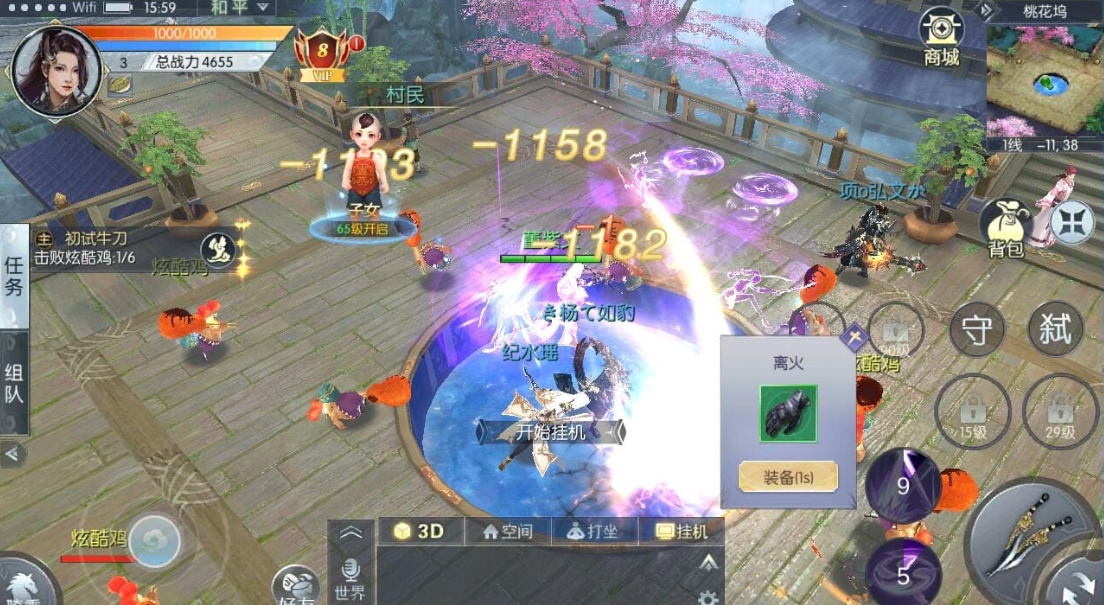Tap the 弑 skill button

click(1055, 329)
